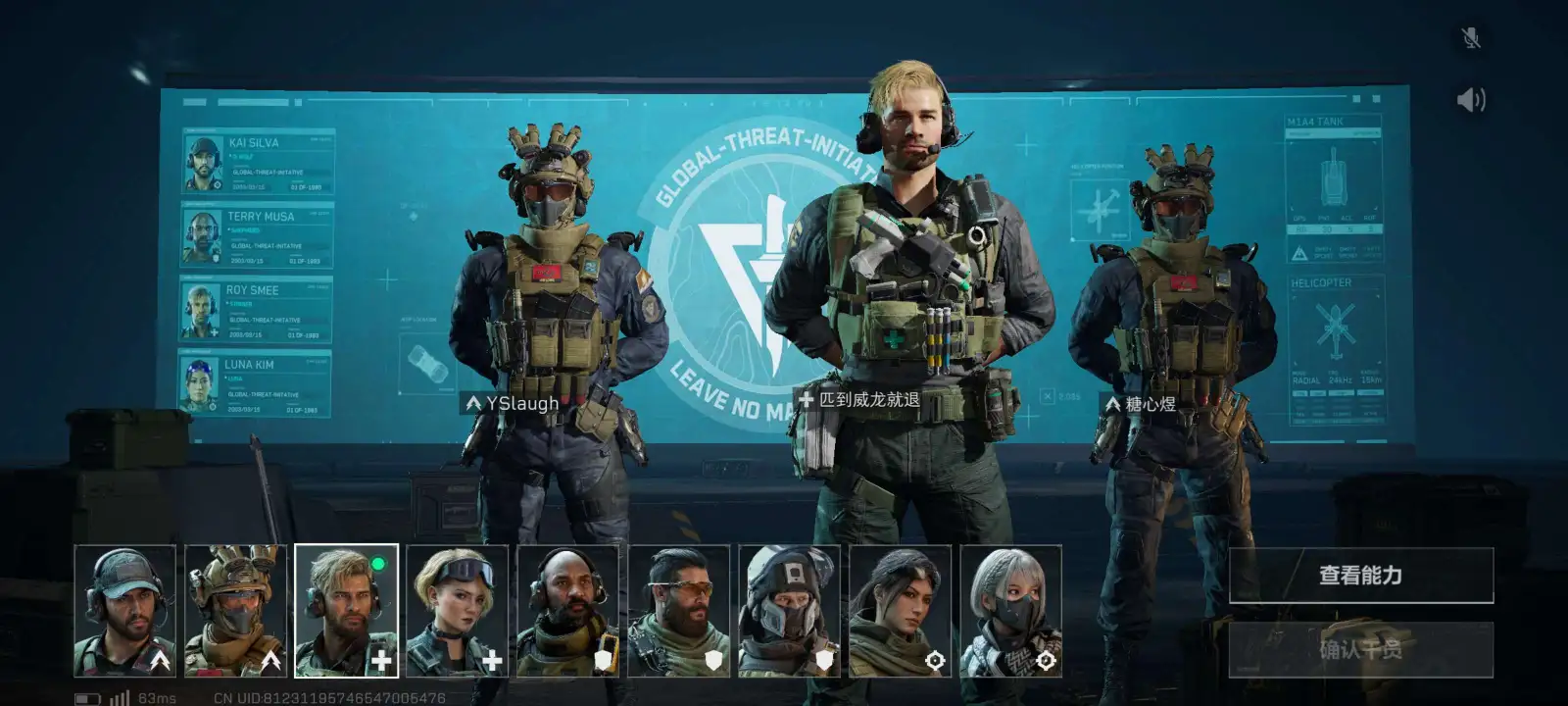This screenshot has width=1568, height=706.
Task: Pick the blonde woman medic with goggles
Action: click(458, 611)
